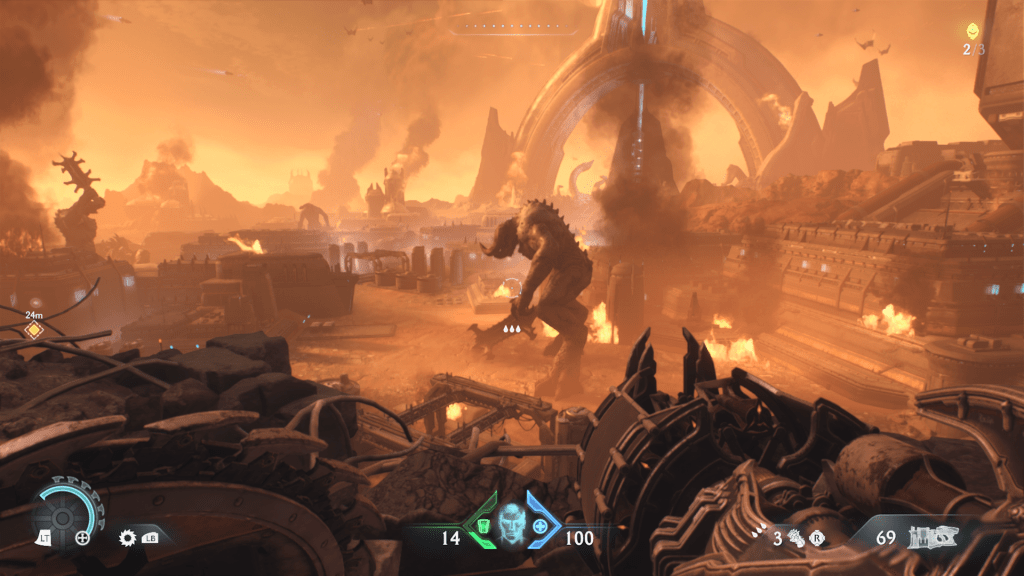Activate the shield saw gear icon
This screenshot has height=576, width=1024.
(127, 537)
